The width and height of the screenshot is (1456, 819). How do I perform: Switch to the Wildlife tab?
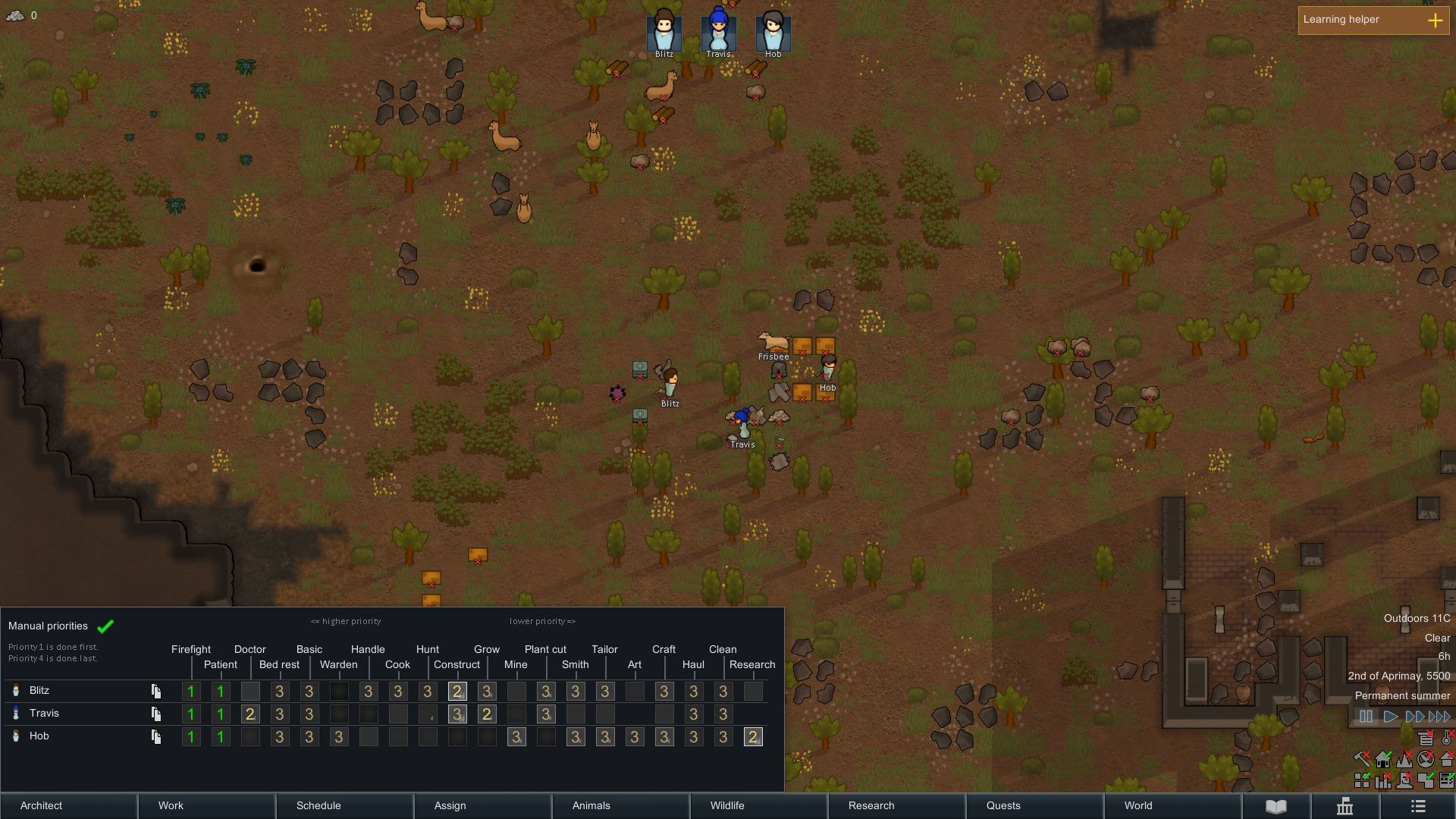pyautogui.click(x=726, y=806)
